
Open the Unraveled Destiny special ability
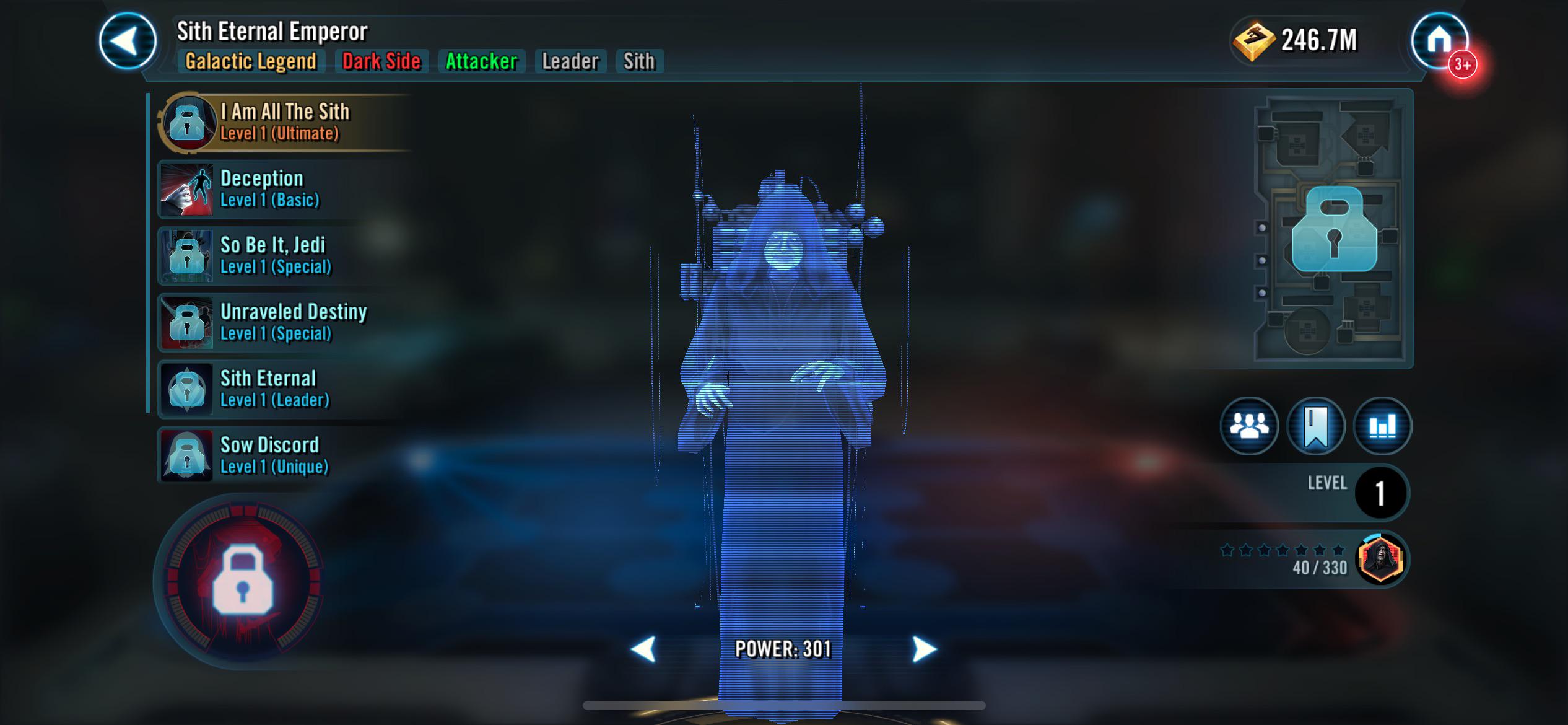tap(285, 322)
